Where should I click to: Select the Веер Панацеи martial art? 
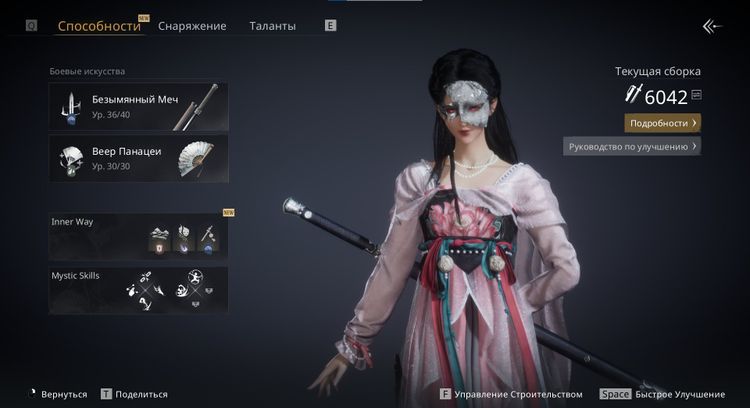(x=138, y=158)
